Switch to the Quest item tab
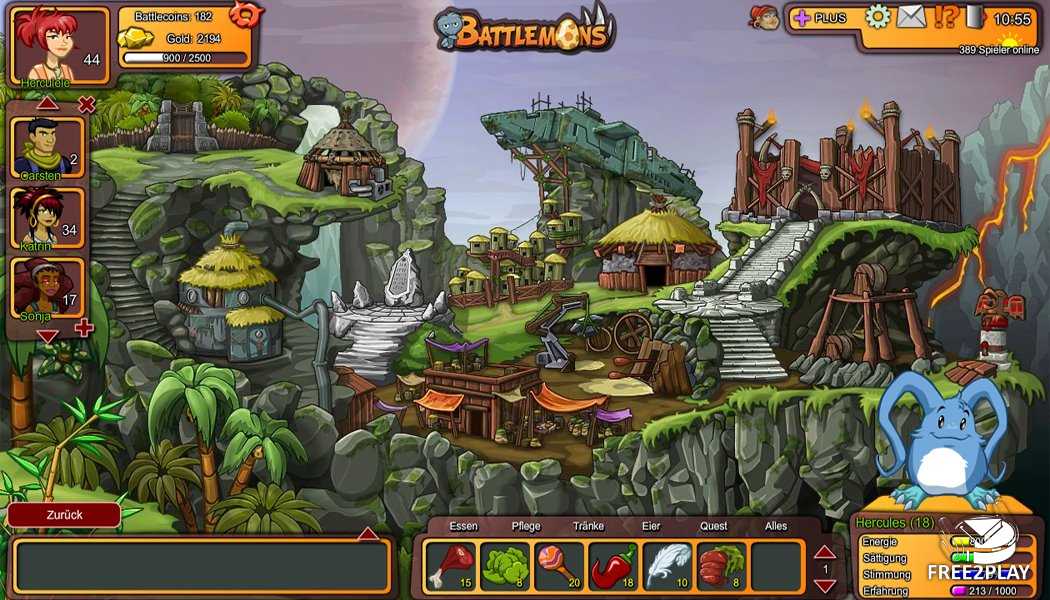 coord(714,526)
